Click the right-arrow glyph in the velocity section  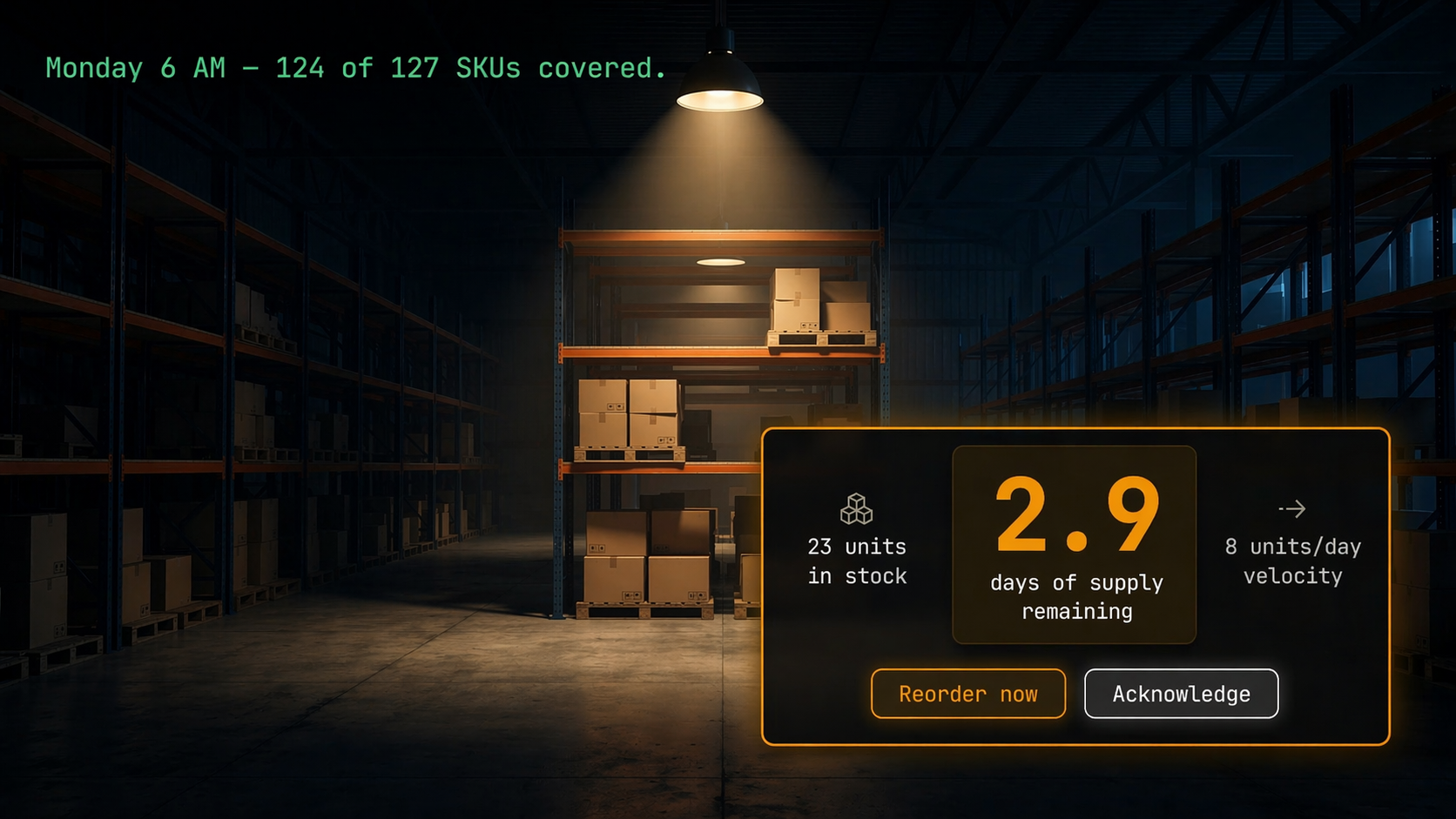click(x=1291, y=509)
